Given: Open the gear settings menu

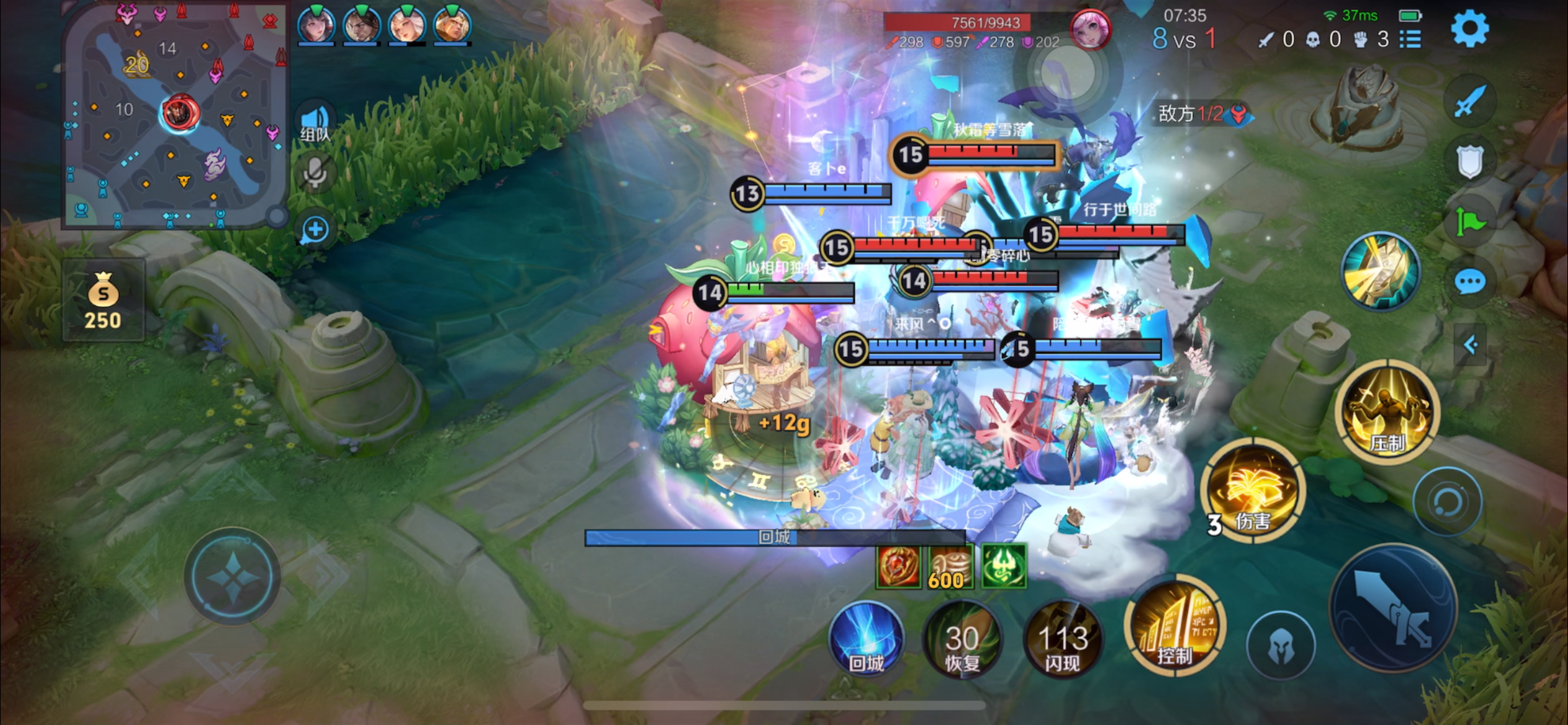Looking at the screenshot, I should point(1469,29).
